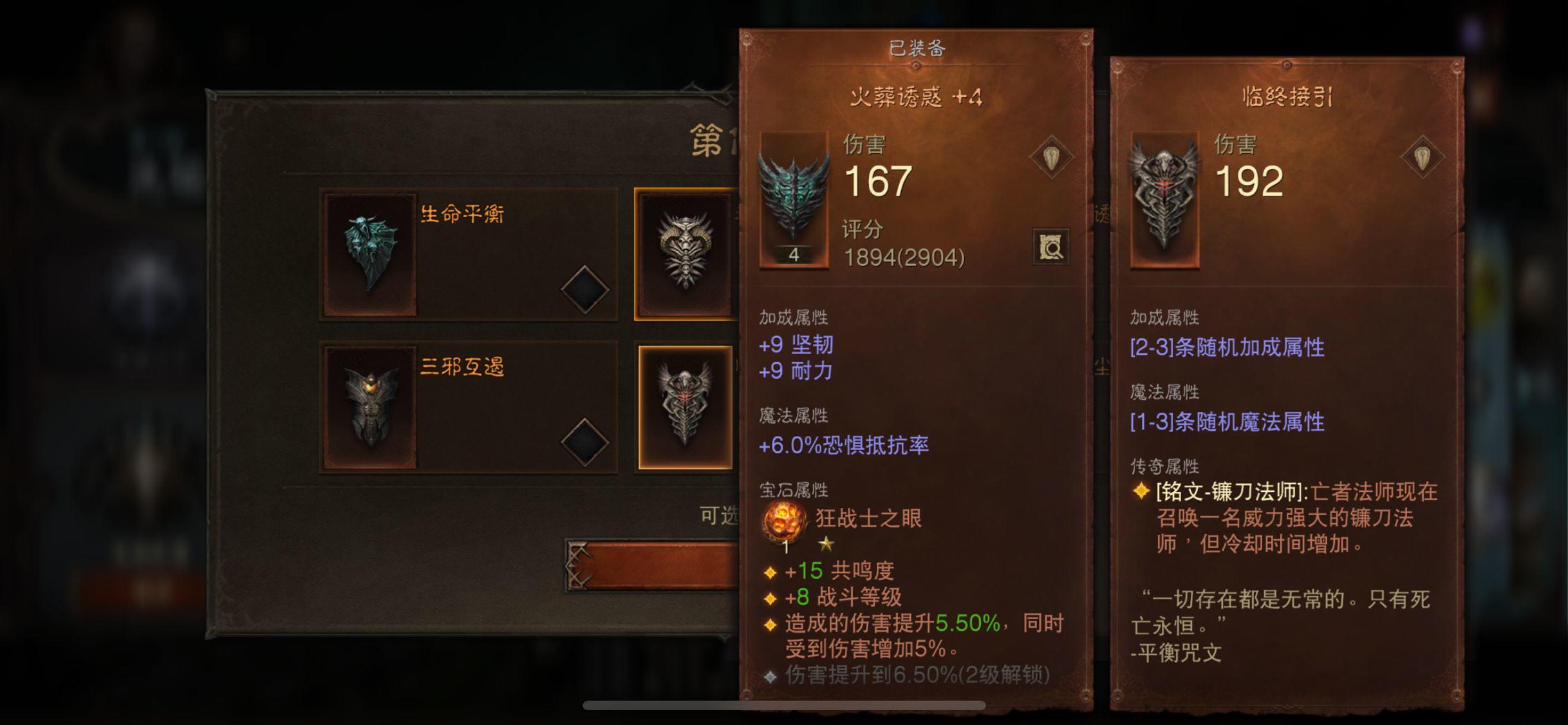The width and height of the screenshot is (1568, 725).
Task: Click the orange confirm button
Action: coord(653,565)
